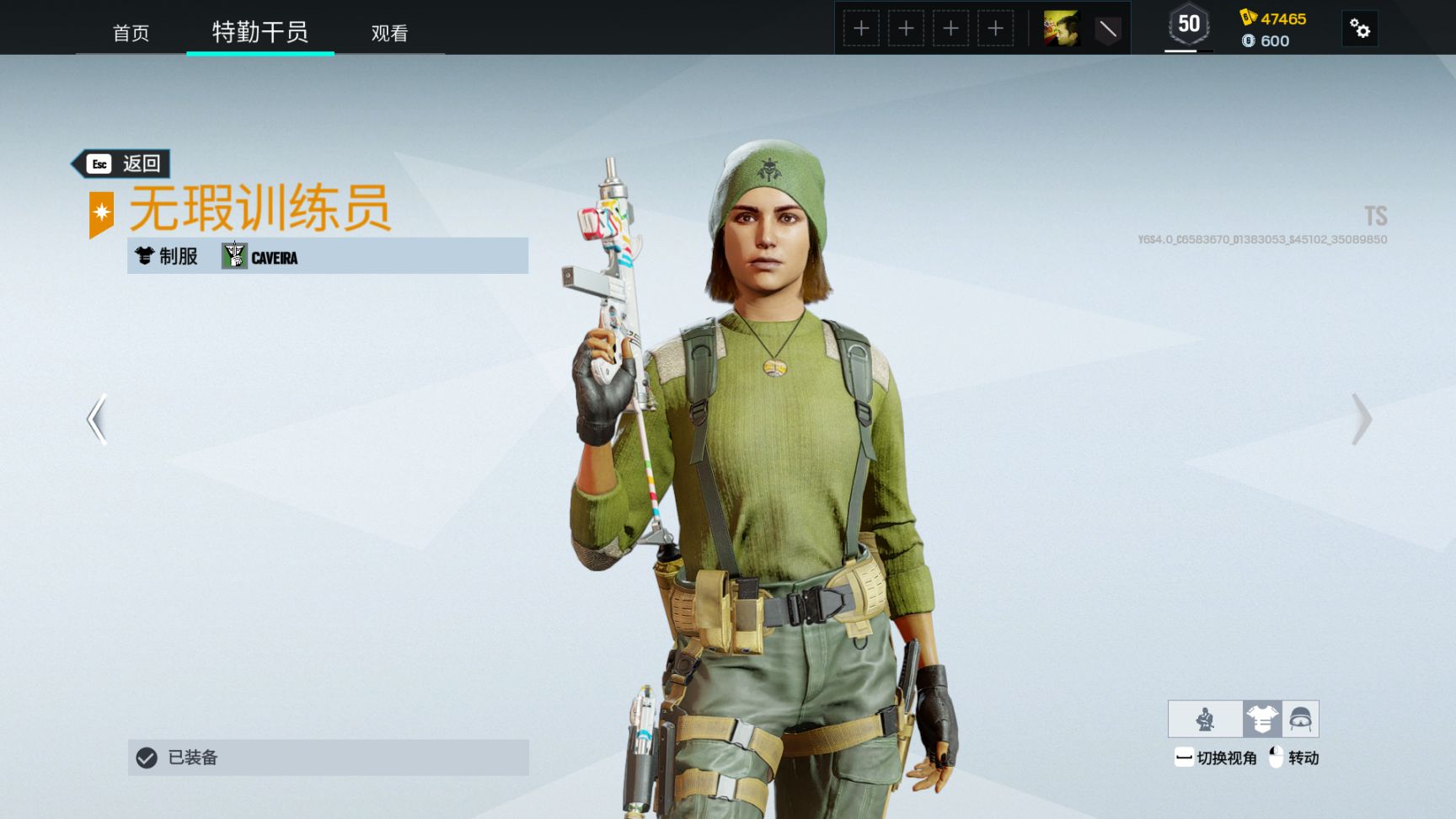Expand the left navigation arrow to previous item
The width and height of the screenshot is (1456, 819).
pos(95,420)
